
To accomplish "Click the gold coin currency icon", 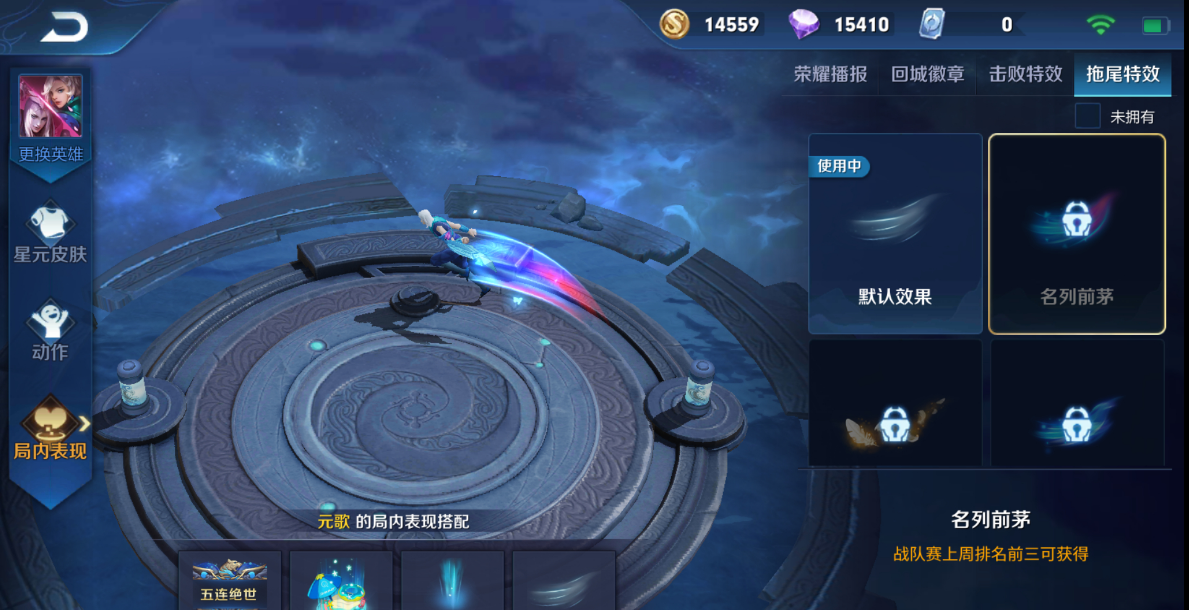I will pyautogui.click(x=675, y=24).
